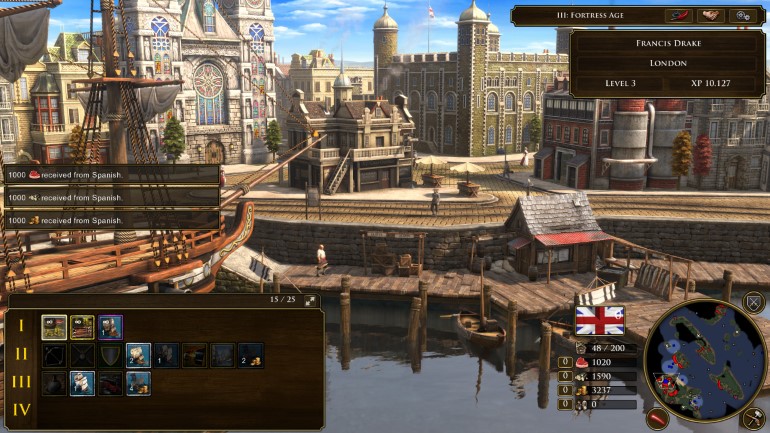Image resolution: width=770 pixels, height=433 pixels.
Task: Pick the second infinite card in Age I
Action: [x=82, y=327]
